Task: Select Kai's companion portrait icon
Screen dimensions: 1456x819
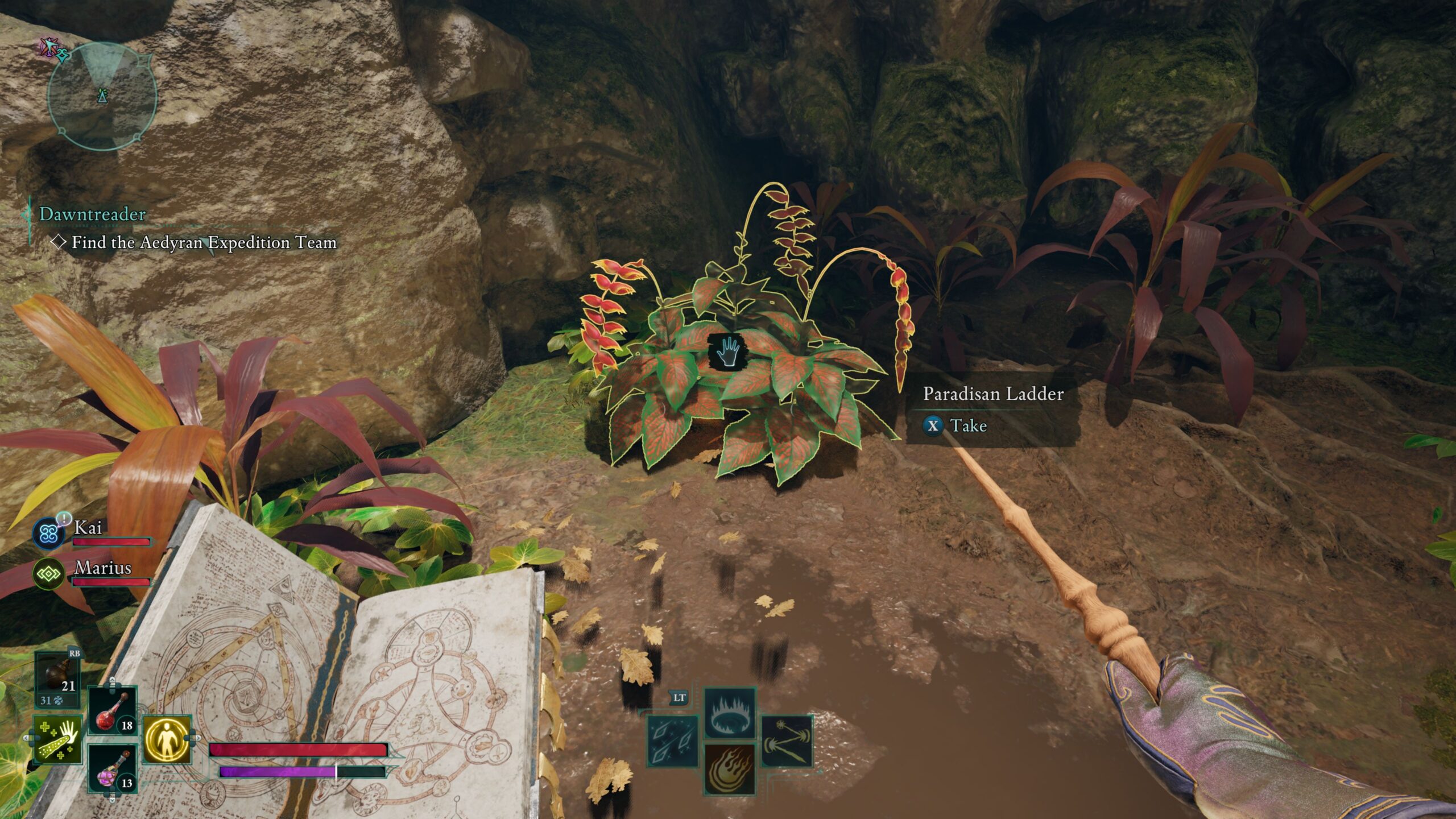Action: 49,533
